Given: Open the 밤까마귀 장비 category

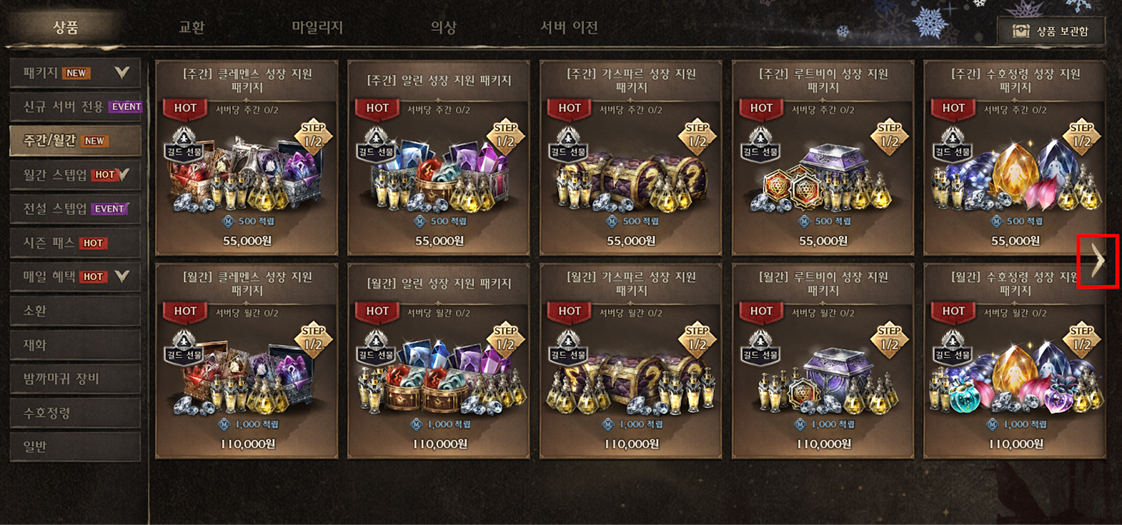Looking at the screenshot, I should (x=75, y=379).
